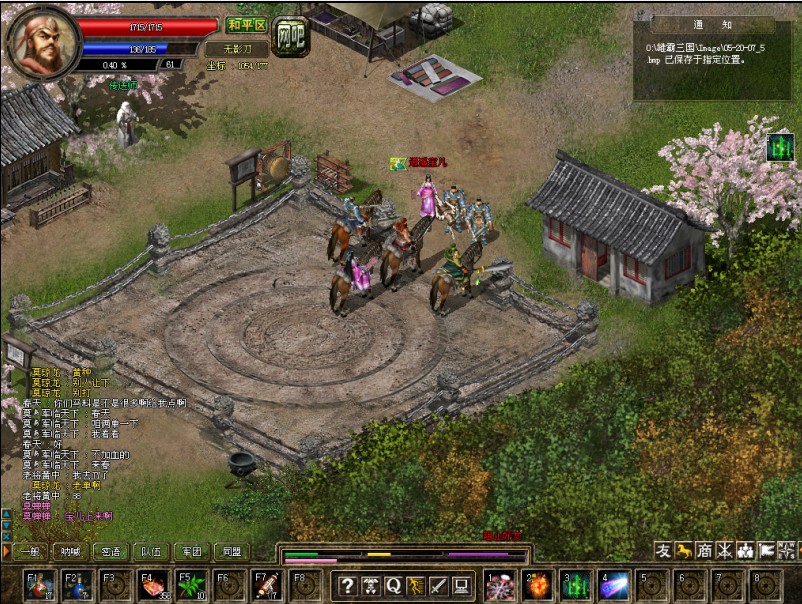
Task: Choose the 军团 legion chat tab
Action: [190, 551]
